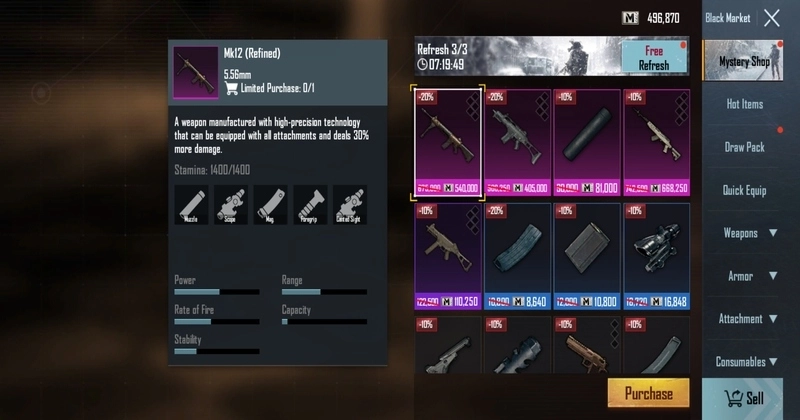Purchase the selected Mk12 weapon
The image size is (800, 420).
pos(648,394)
